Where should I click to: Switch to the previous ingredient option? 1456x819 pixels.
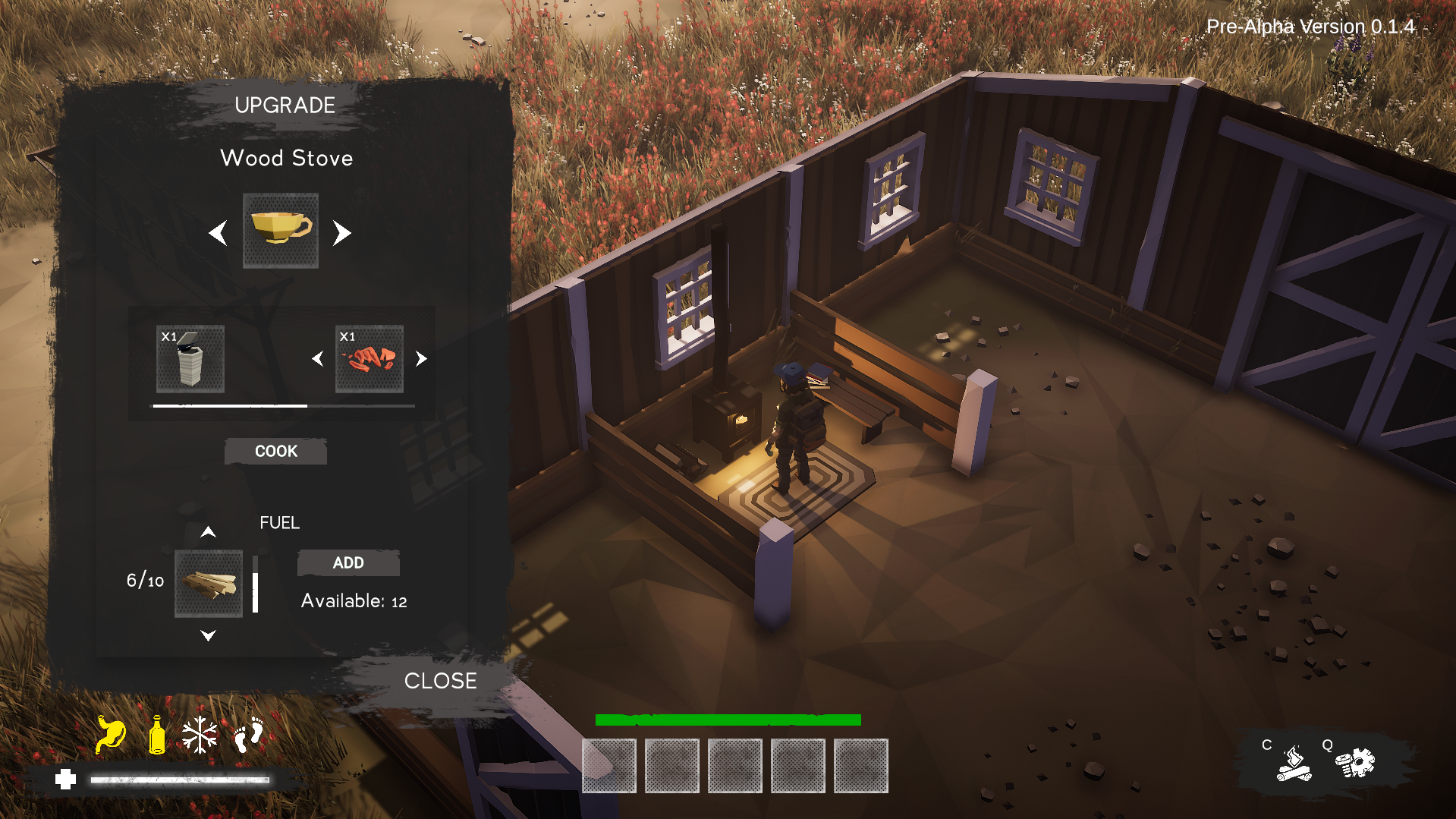[x=318, y=359]
